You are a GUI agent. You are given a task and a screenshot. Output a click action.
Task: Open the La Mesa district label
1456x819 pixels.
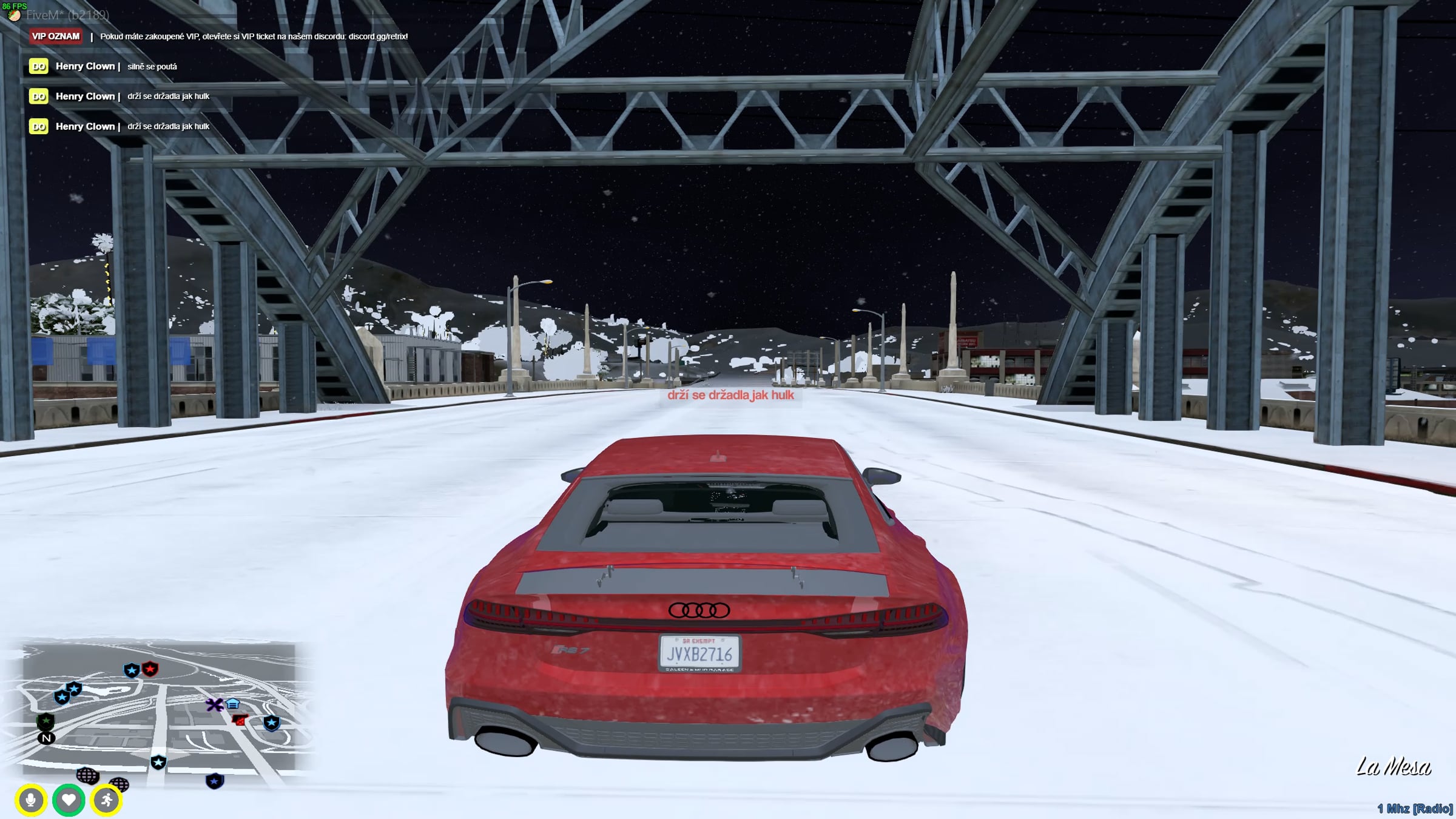[1393, 767]
